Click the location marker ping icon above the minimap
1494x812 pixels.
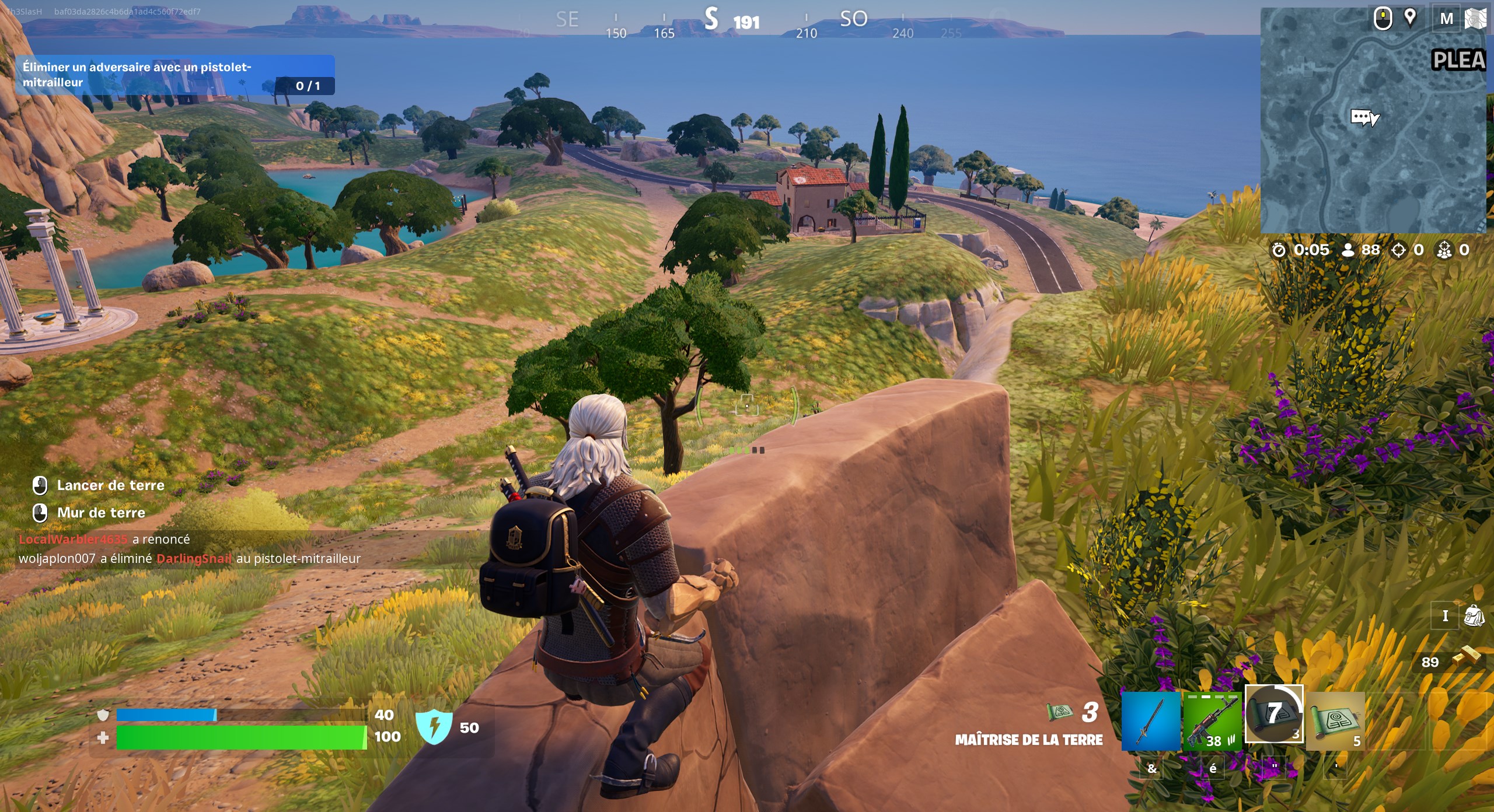[x=1409, y=18]
